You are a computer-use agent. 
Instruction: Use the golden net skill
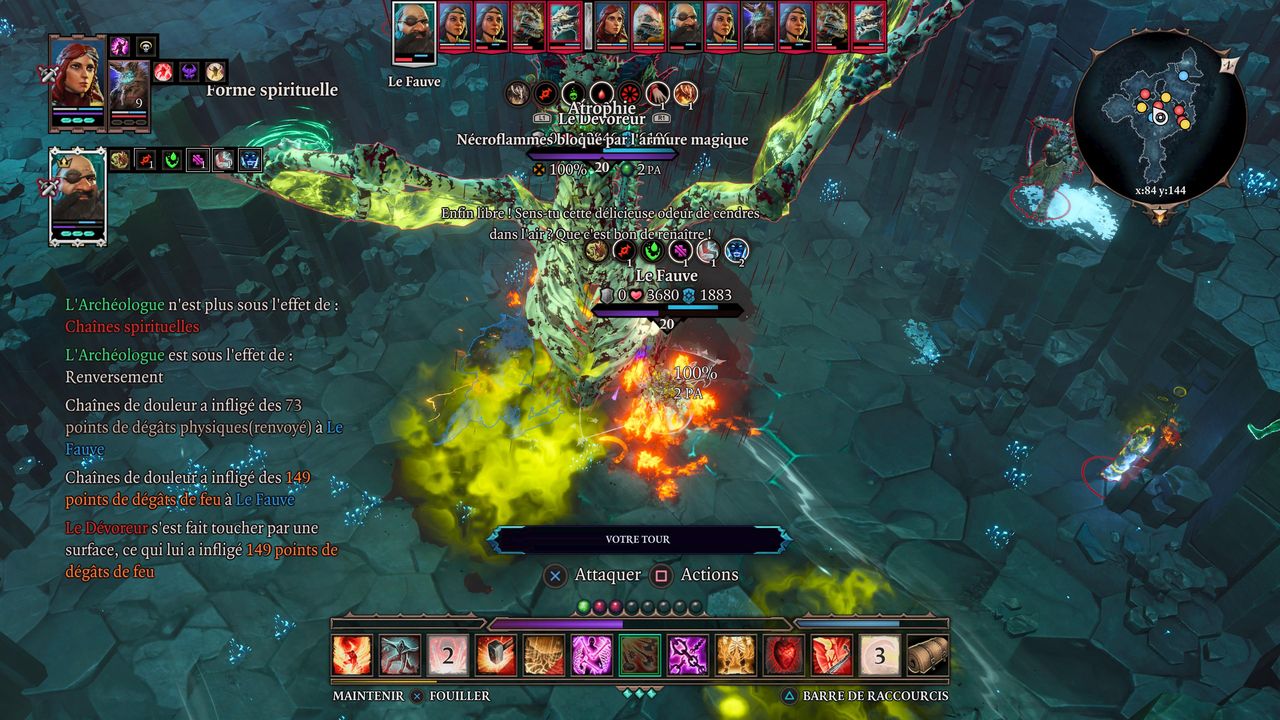click(x=543, y=656)
